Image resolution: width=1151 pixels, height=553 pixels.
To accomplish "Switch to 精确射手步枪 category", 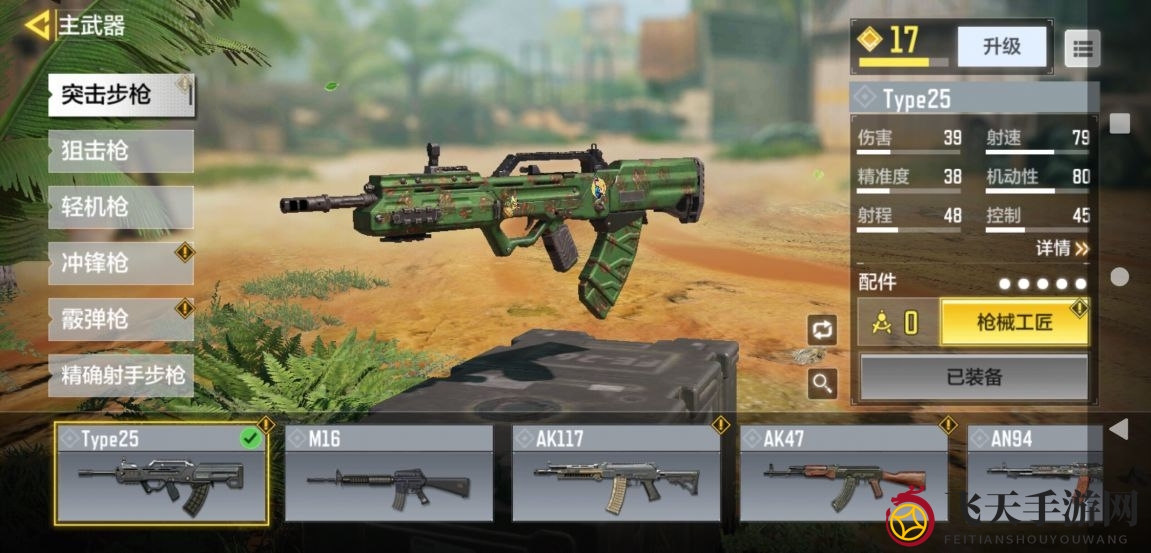I will 120,375.
